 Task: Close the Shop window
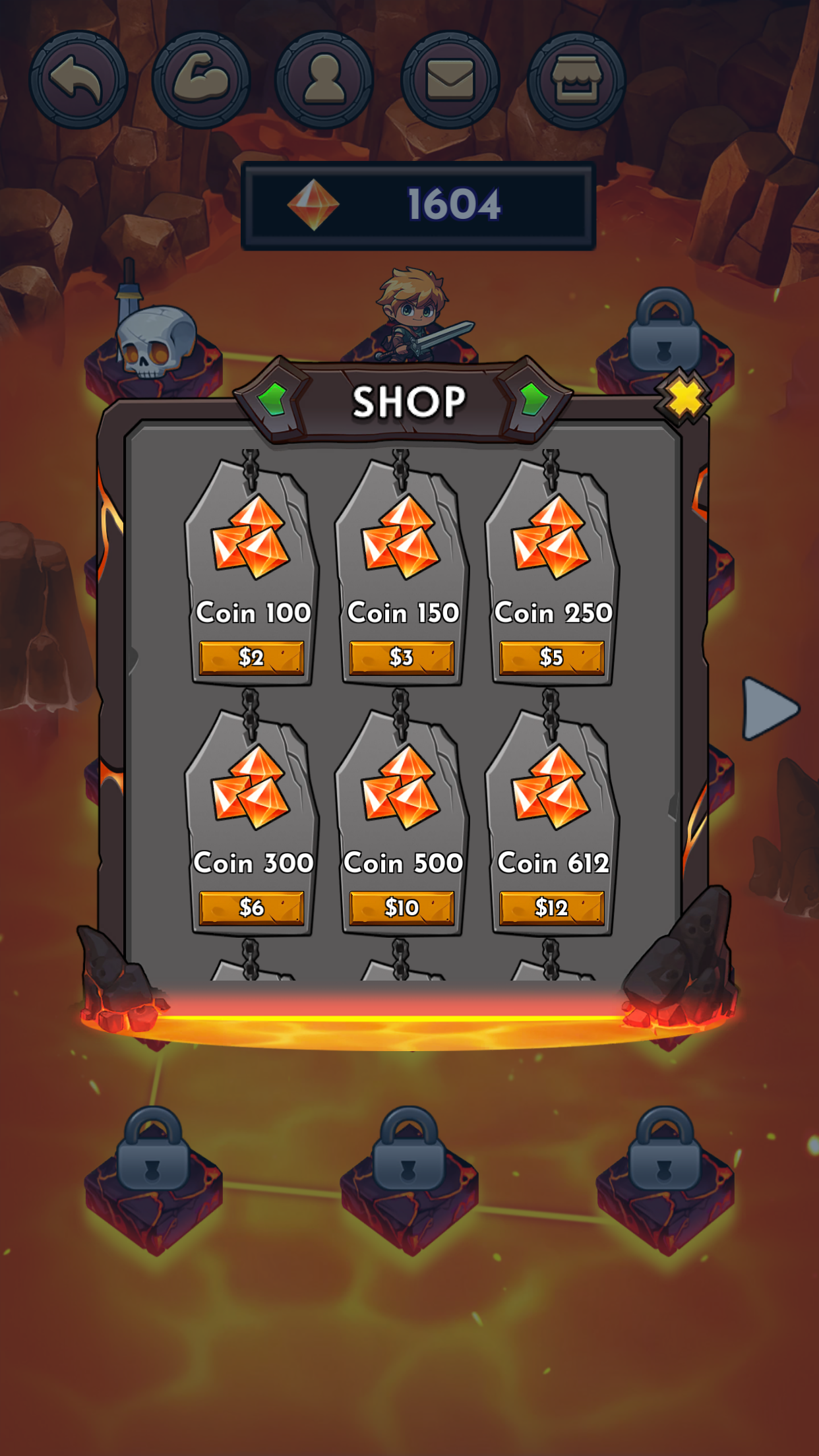[684, 398]
